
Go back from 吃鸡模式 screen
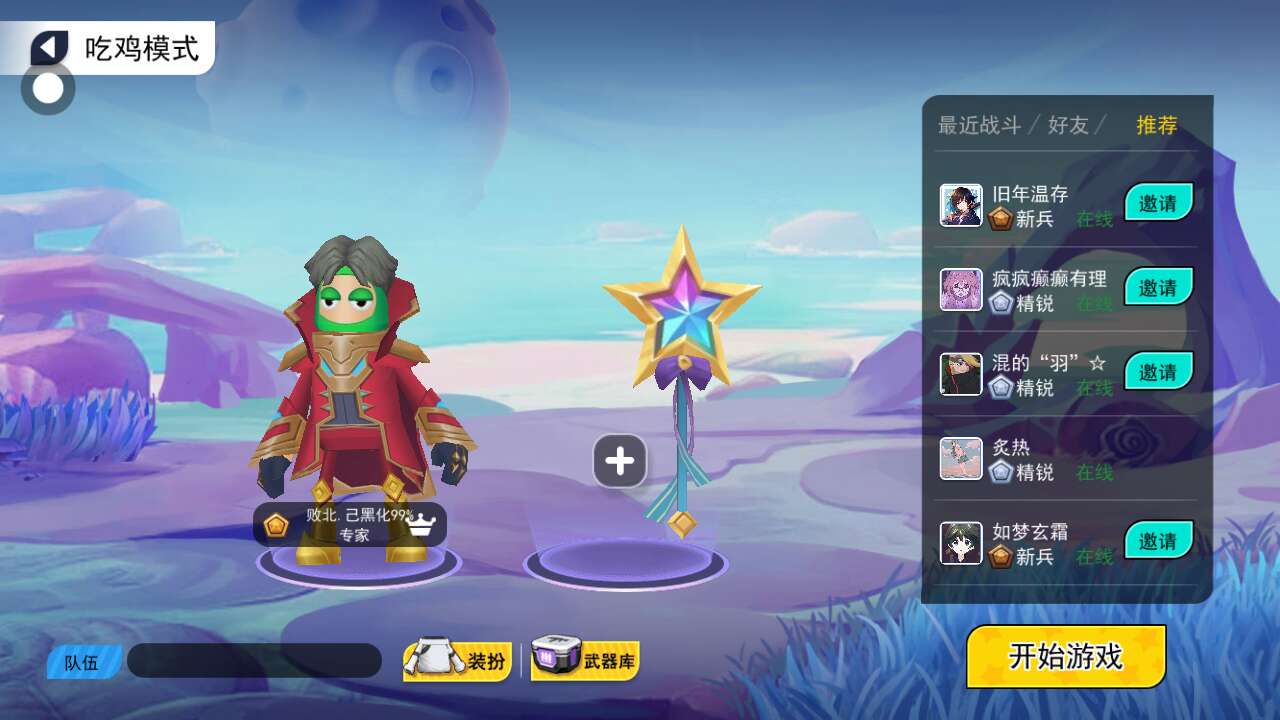coord(49,47)
